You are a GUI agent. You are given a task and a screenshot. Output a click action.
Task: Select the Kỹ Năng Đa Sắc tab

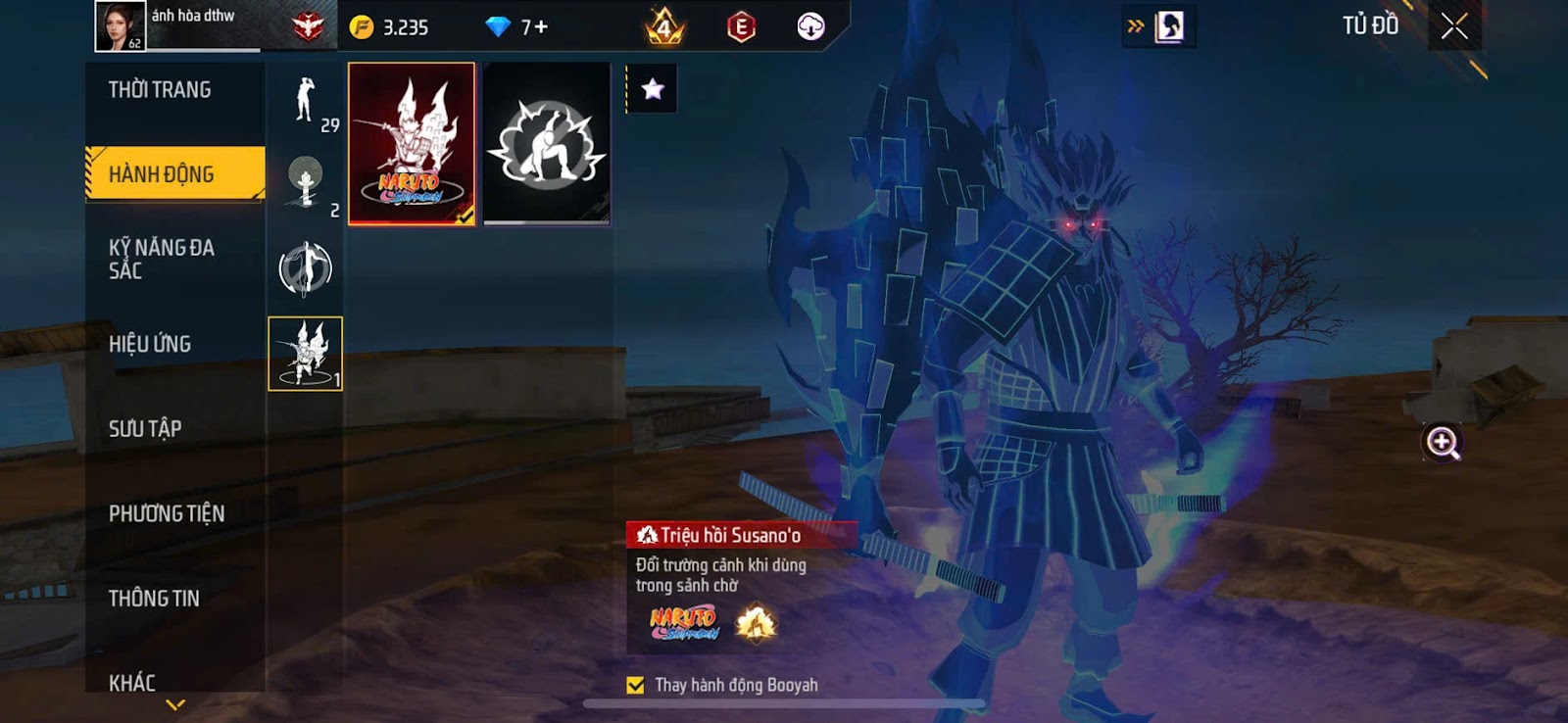click(x=162, y=259)
